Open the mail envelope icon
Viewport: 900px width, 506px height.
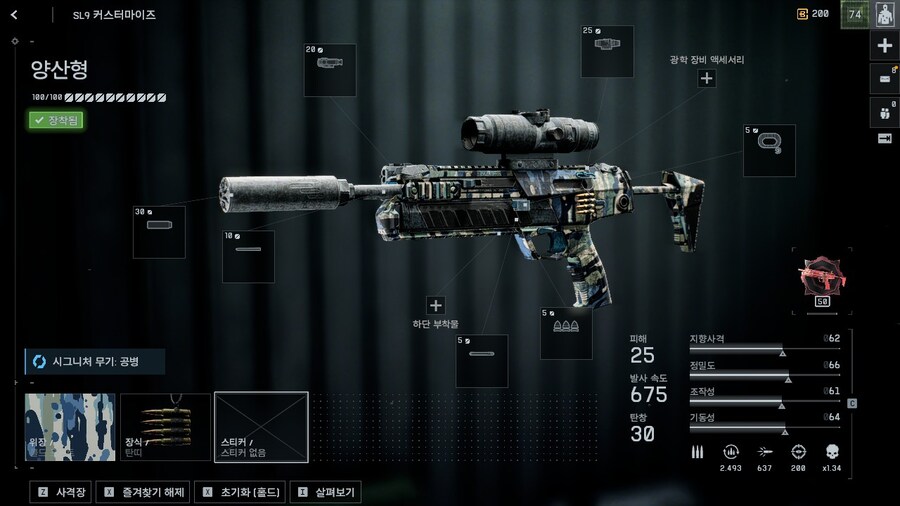coord(885,77)
